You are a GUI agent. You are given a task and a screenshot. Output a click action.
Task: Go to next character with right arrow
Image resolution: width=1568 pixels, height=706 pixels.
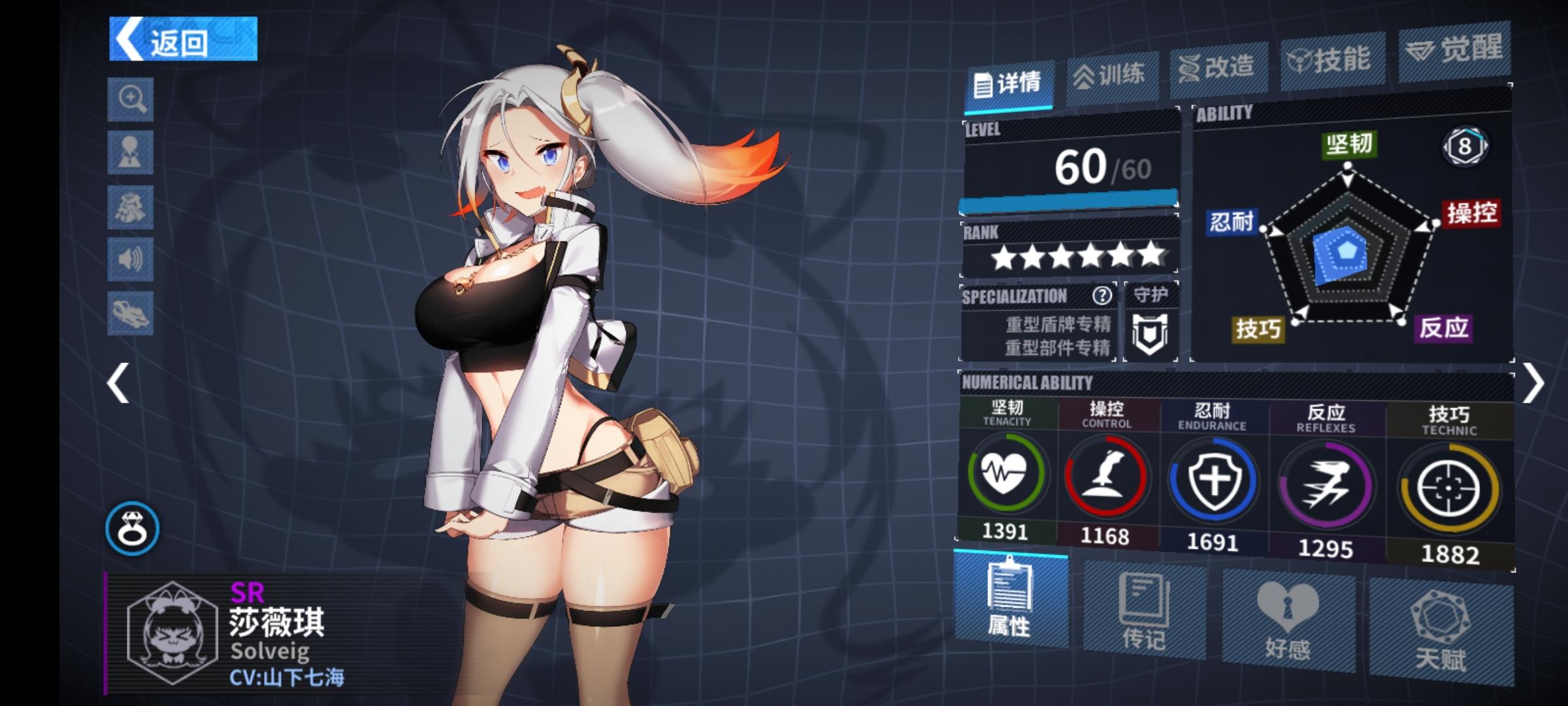coord(1533,383)
